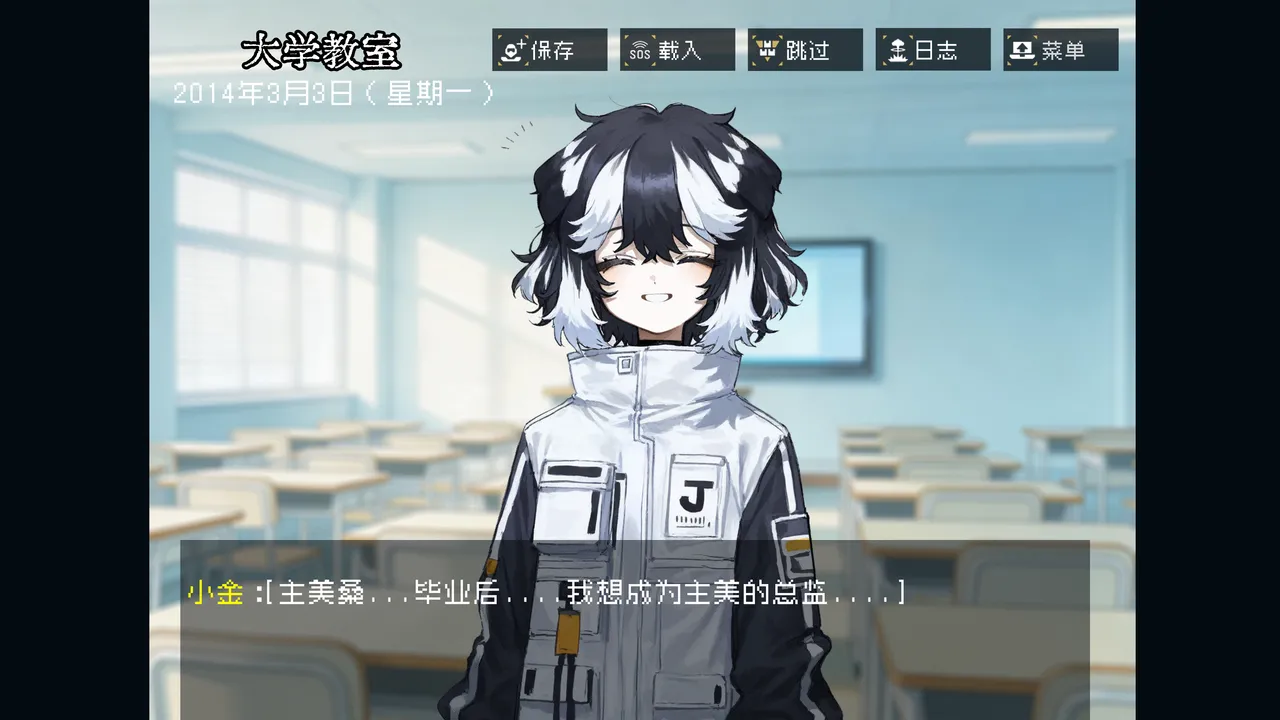Advance the dialogue text box

point(634,630)
